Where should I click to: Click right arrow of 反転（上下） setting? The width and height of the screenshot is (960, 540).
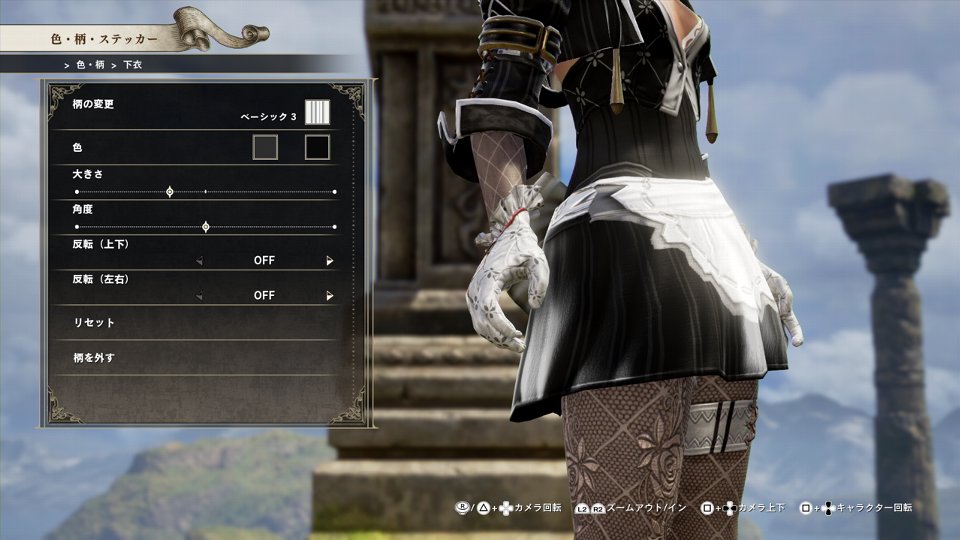point(329,261)
